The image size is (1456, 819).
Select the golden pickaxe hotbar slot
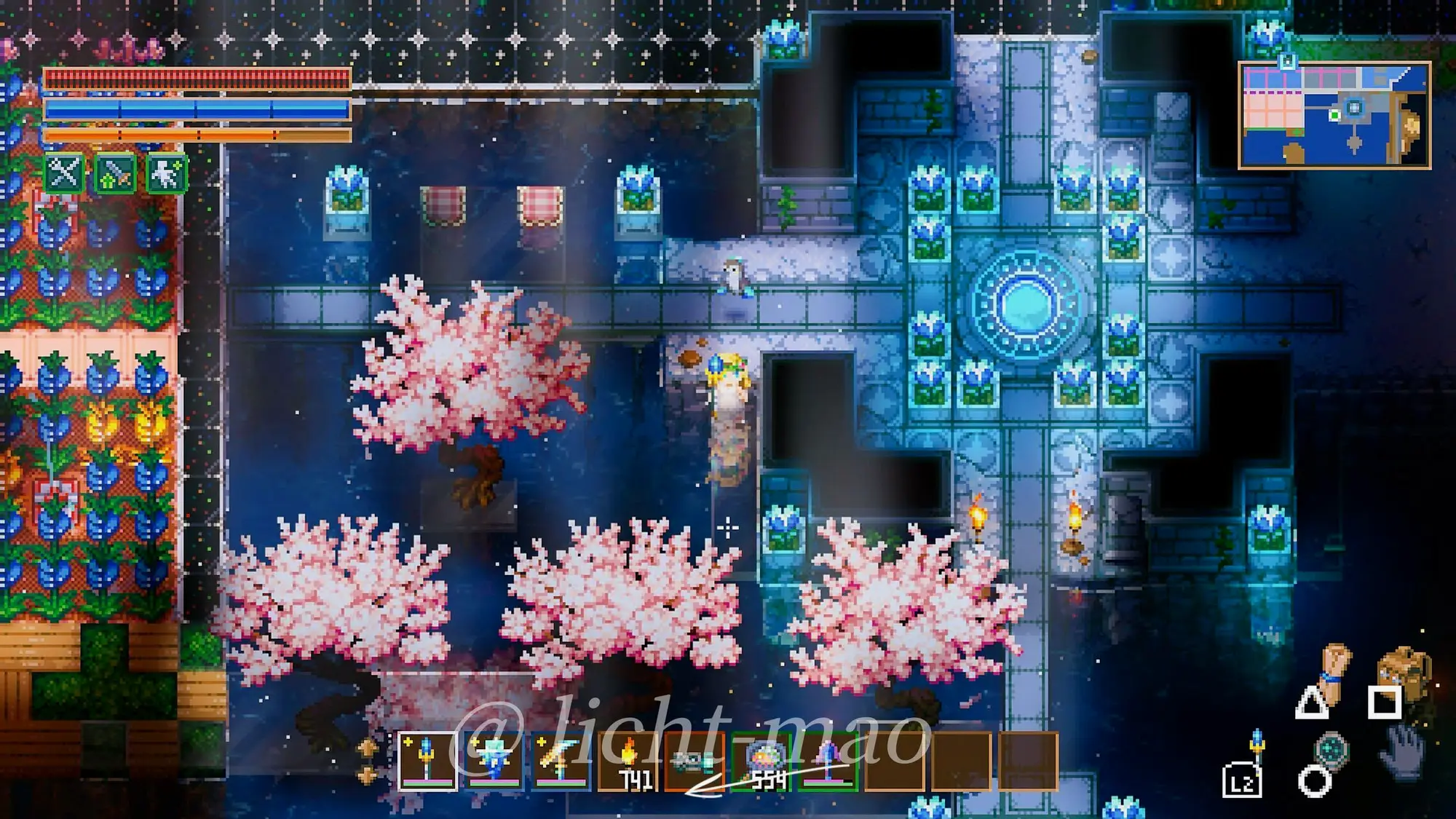coord(561,761)
